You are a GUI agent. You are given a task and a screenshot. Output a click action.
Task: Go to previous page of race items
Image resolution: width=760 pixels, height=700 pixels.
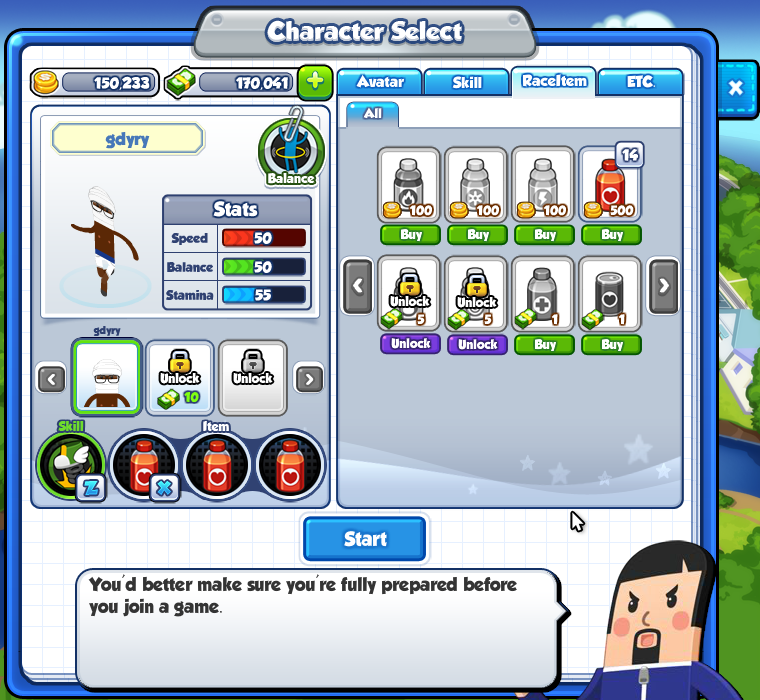click(x=358, y=284)
